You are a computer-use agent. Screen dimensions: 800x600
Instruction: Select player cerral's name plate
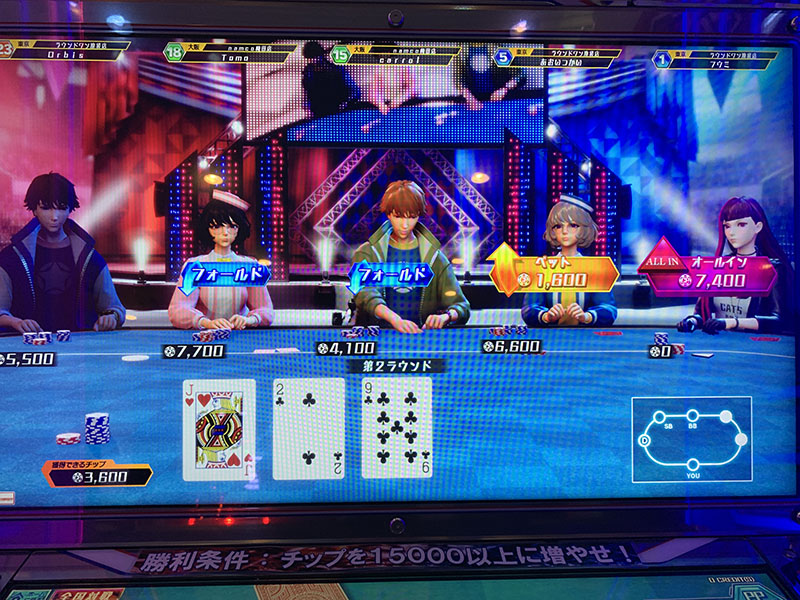(398, 52)
